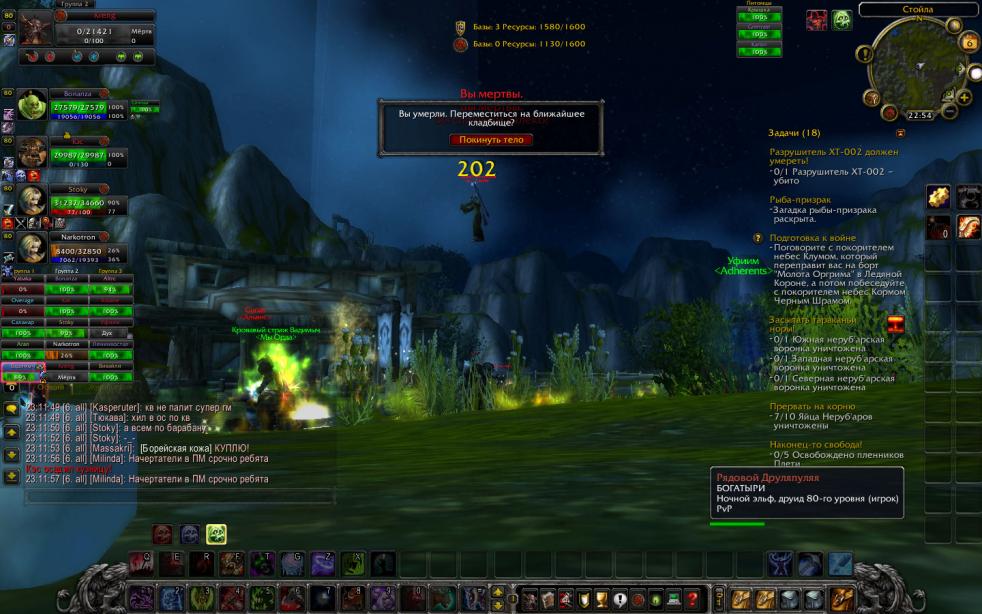Select the "Рыба-призрак" quest entry
Viewport: 982px width, 614px height.
coord(800,199)
